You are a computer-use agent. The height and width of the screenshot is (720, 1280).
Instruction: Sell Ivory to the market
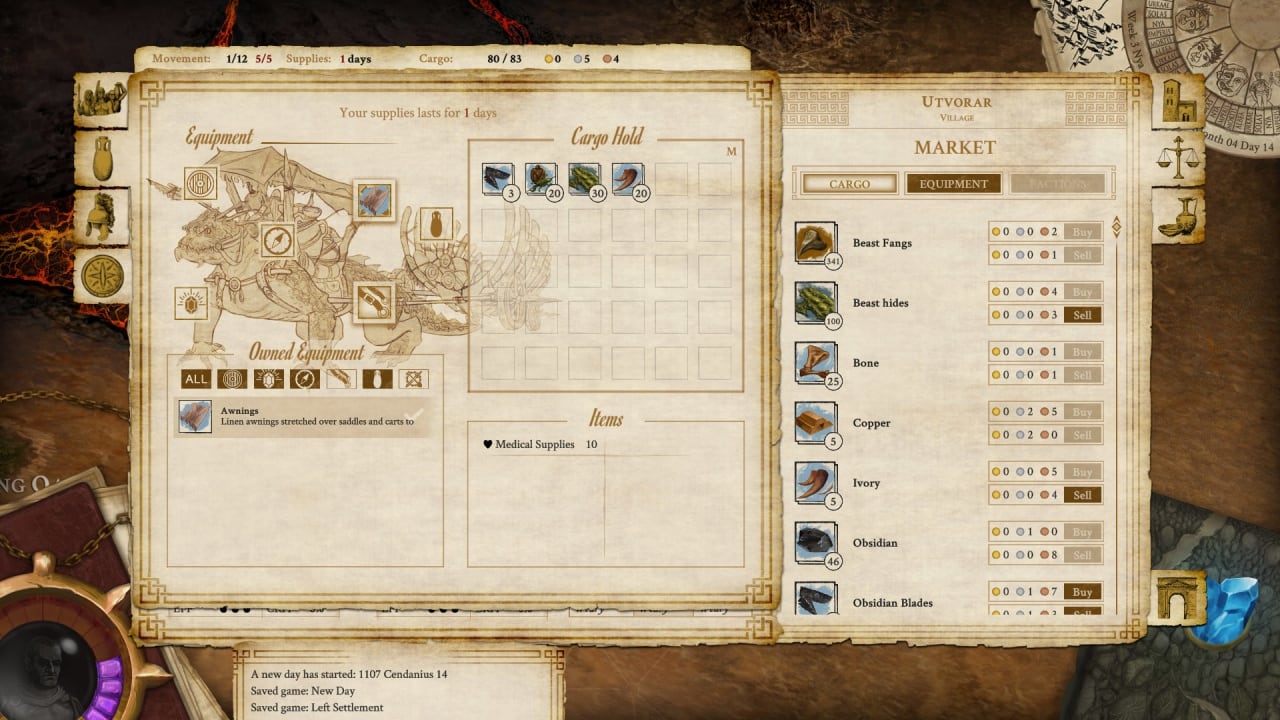[1082, 495]
